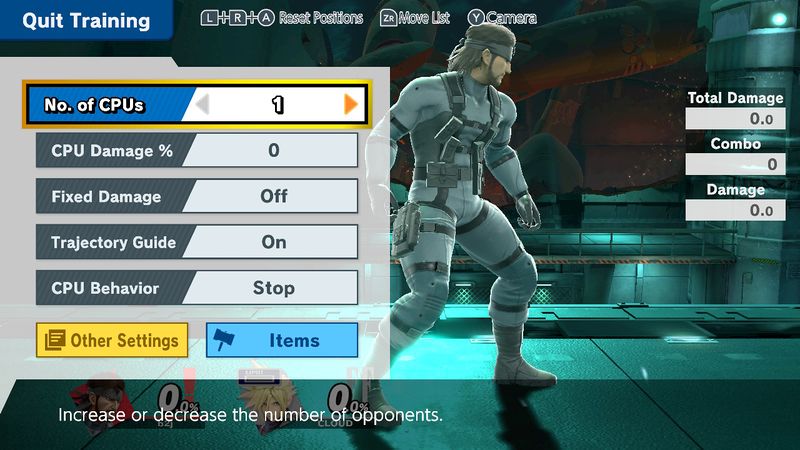Decrease CPU count with the left arrow
The height and width of the screenshot is (450, 800).
203,104
